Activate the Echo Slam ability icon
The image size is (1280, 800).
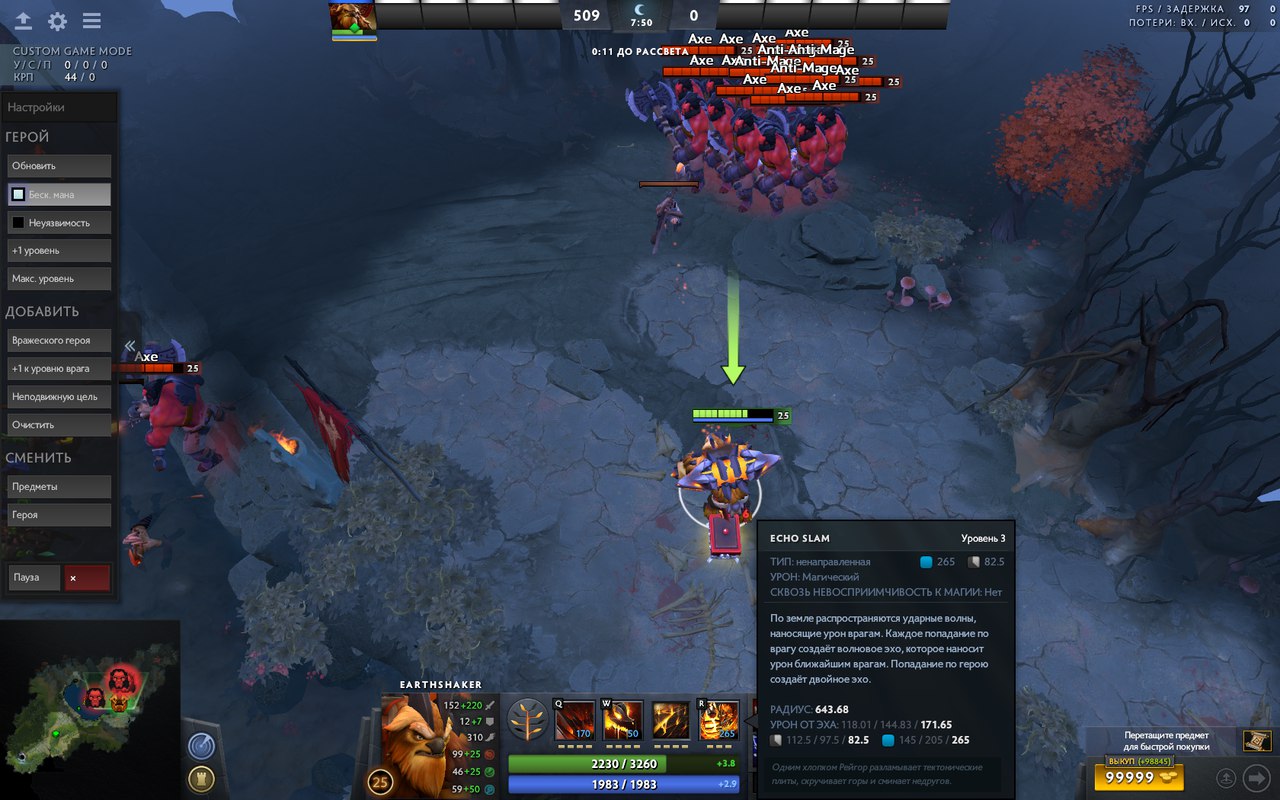719,720
